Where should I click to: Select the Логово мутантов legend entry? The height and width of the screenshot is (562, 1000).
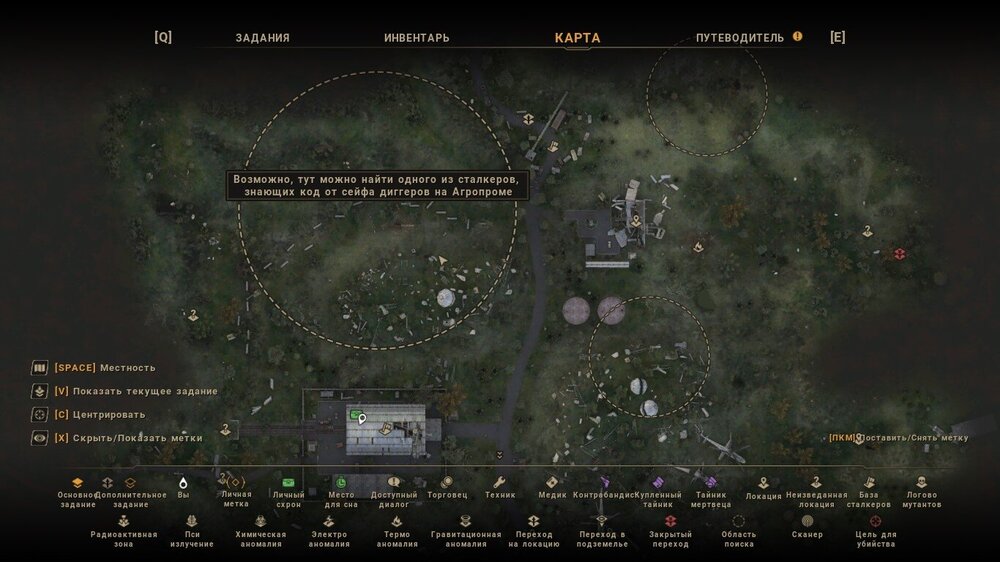[x=921, y=490]
